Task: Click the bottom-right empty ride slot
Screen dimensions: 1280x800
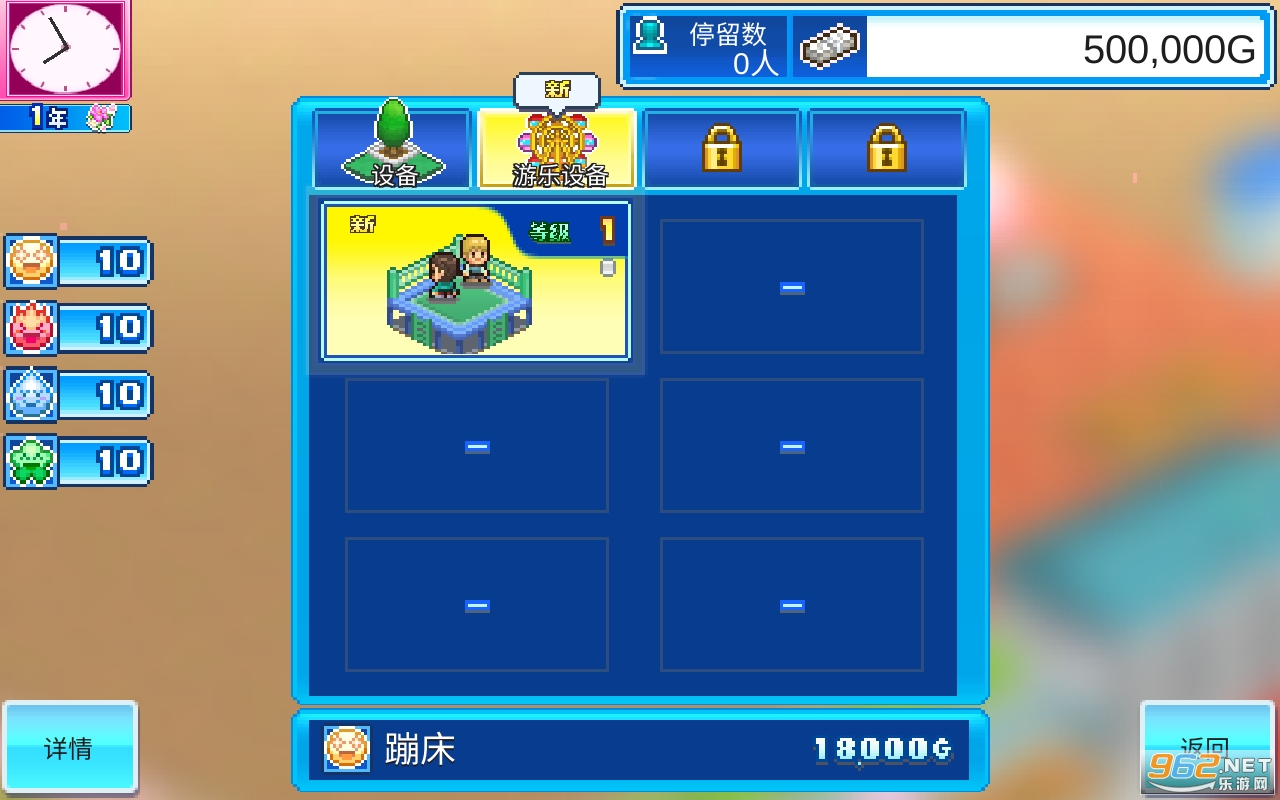Action: click(x=791, y=604)
